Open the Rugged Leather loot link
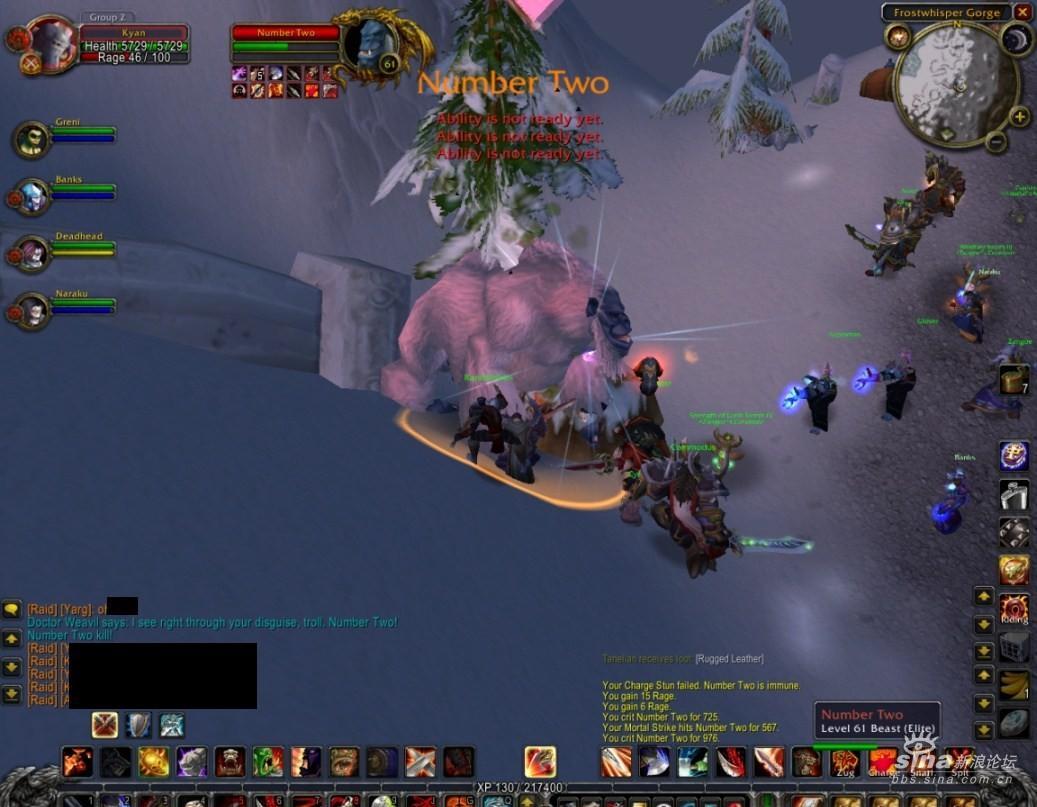 (x=729, y=658)
